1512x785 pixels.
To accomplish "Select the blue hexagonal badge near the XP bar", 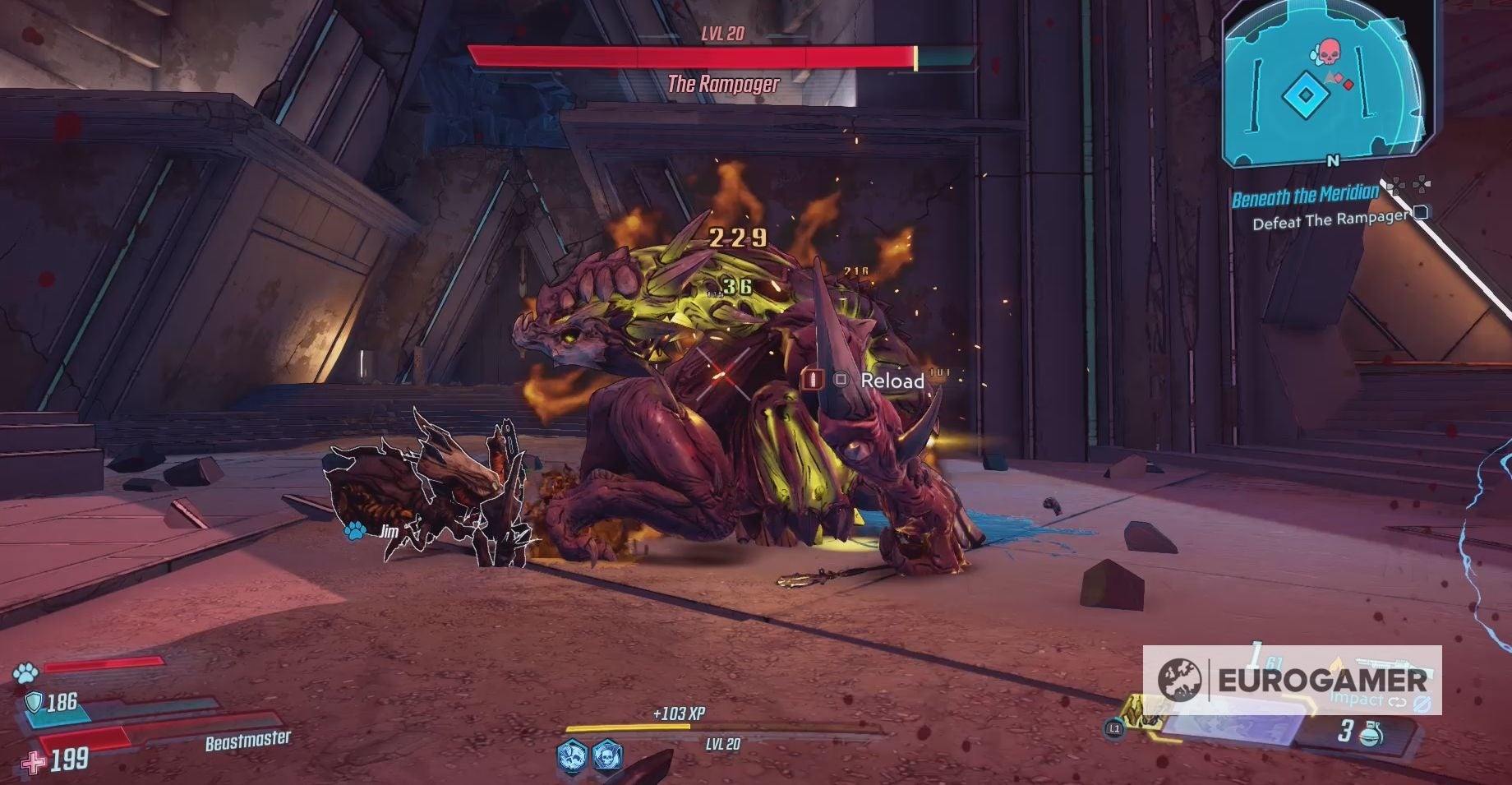I will (571, 755).
